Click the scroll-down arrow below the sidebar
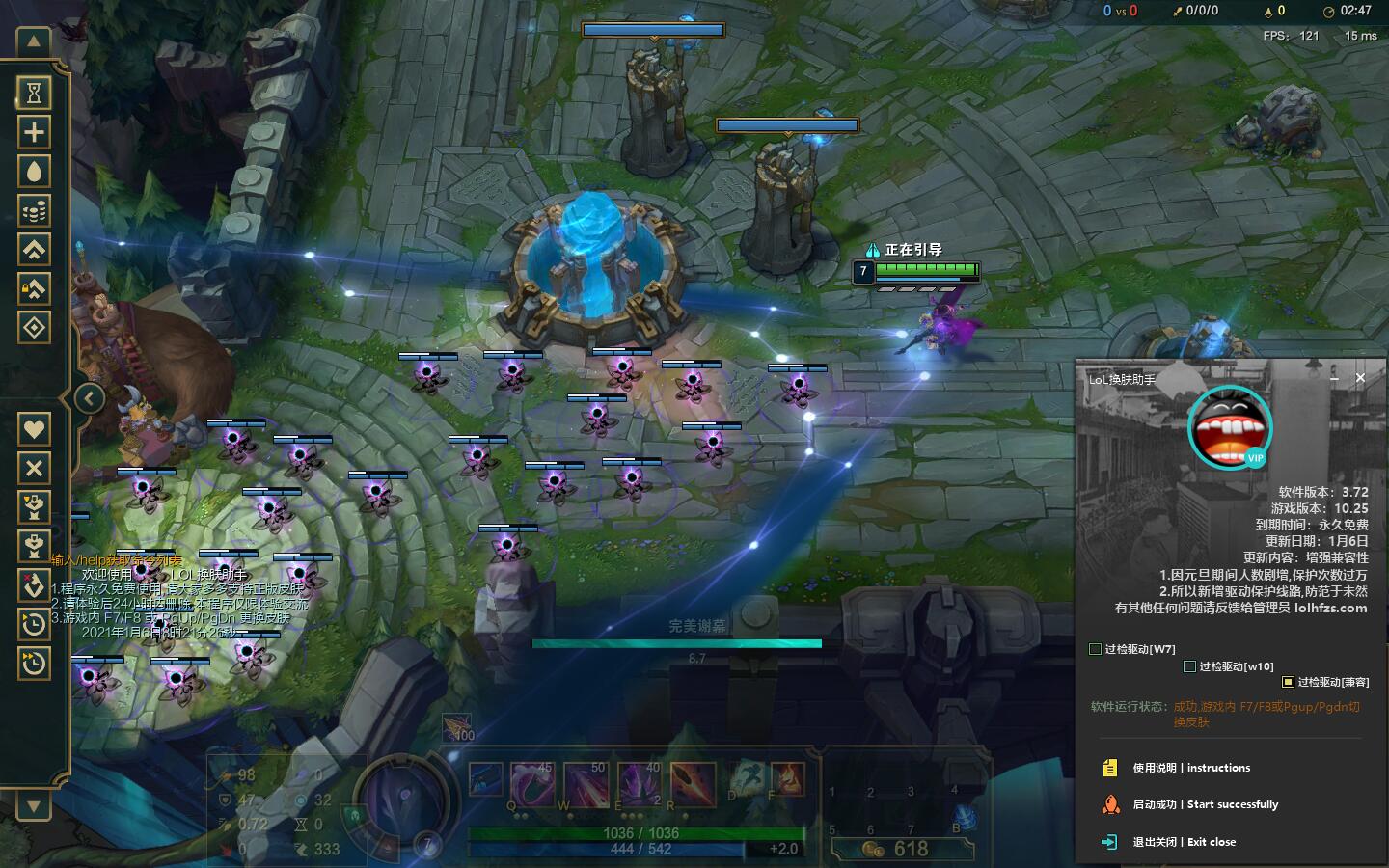 [32, 806]
